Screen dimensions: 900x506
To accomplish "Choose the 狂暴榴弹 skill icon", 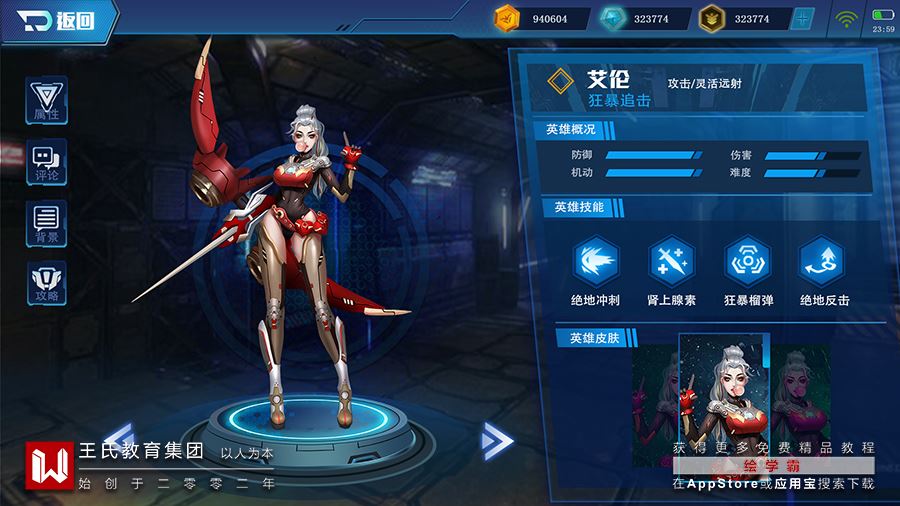I will click(747, 262).
